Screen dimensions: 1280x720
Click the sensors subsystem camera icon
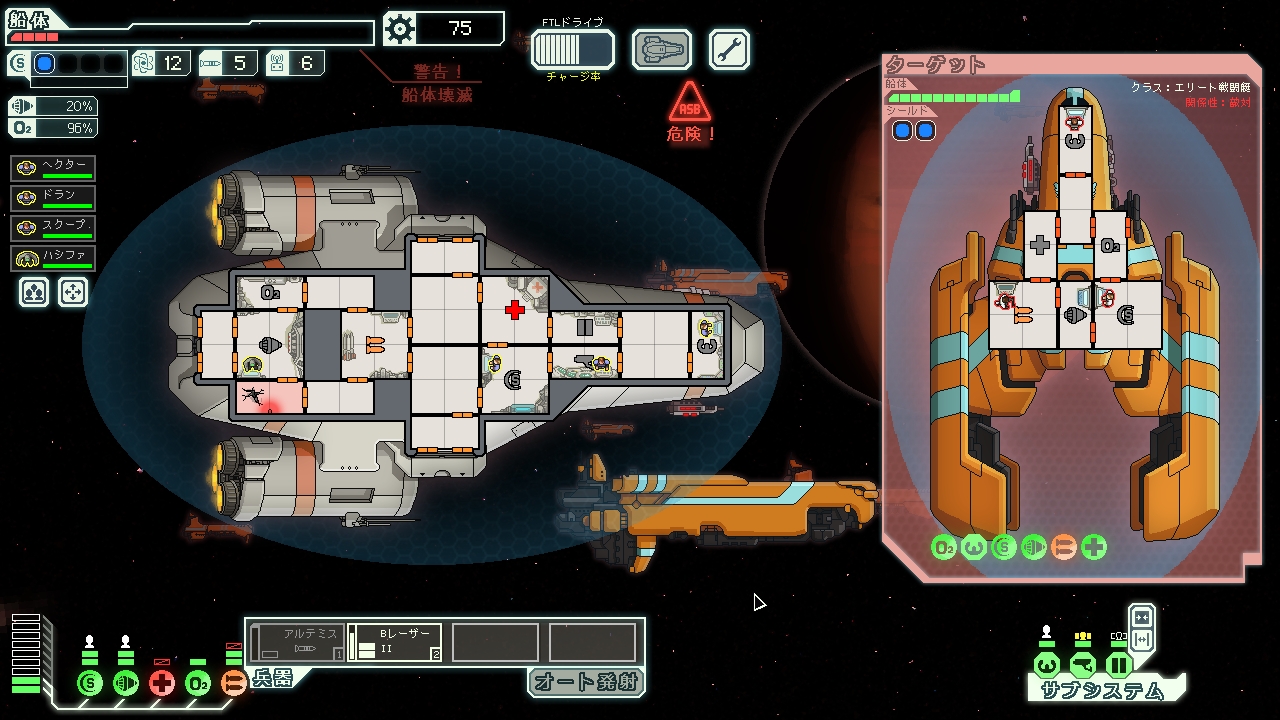tap(1082, 666)
